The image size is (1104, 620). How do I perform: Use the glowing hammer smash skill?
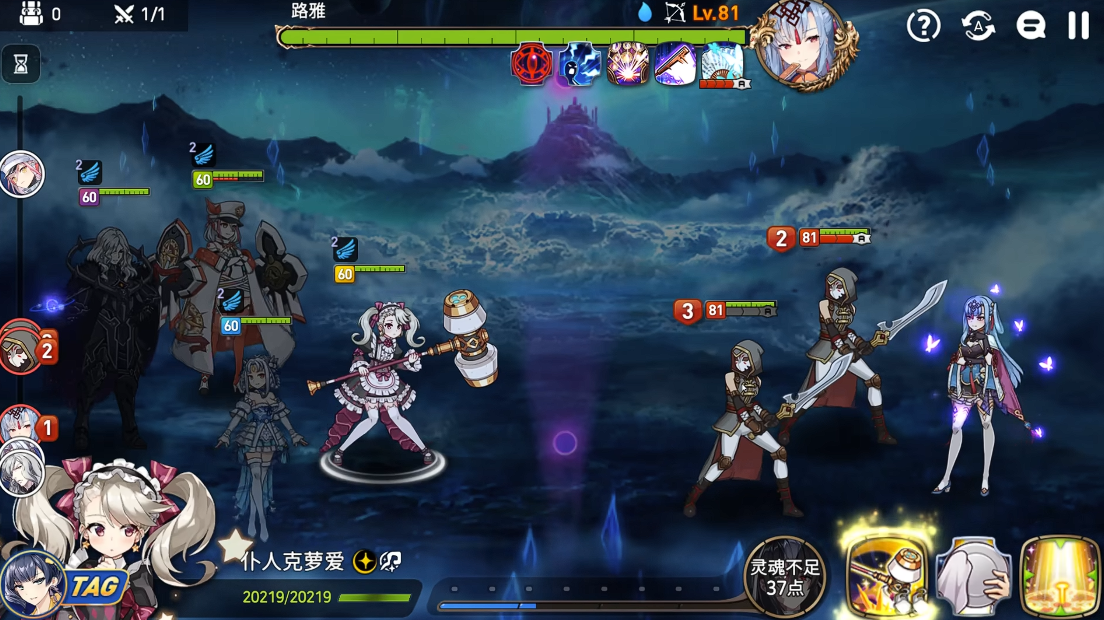(886, 574)
